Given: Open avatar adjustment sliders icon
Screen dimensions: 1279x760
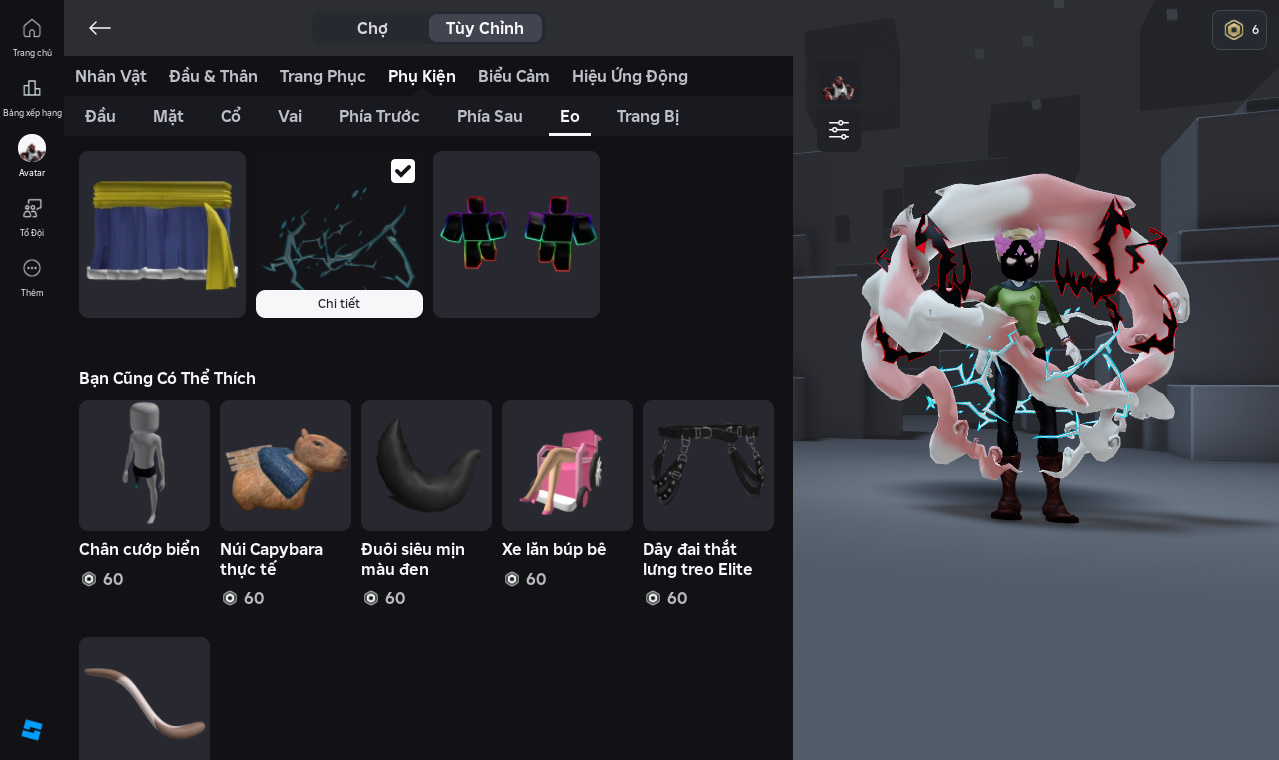Looking at the screenshot, I should 839,130.
